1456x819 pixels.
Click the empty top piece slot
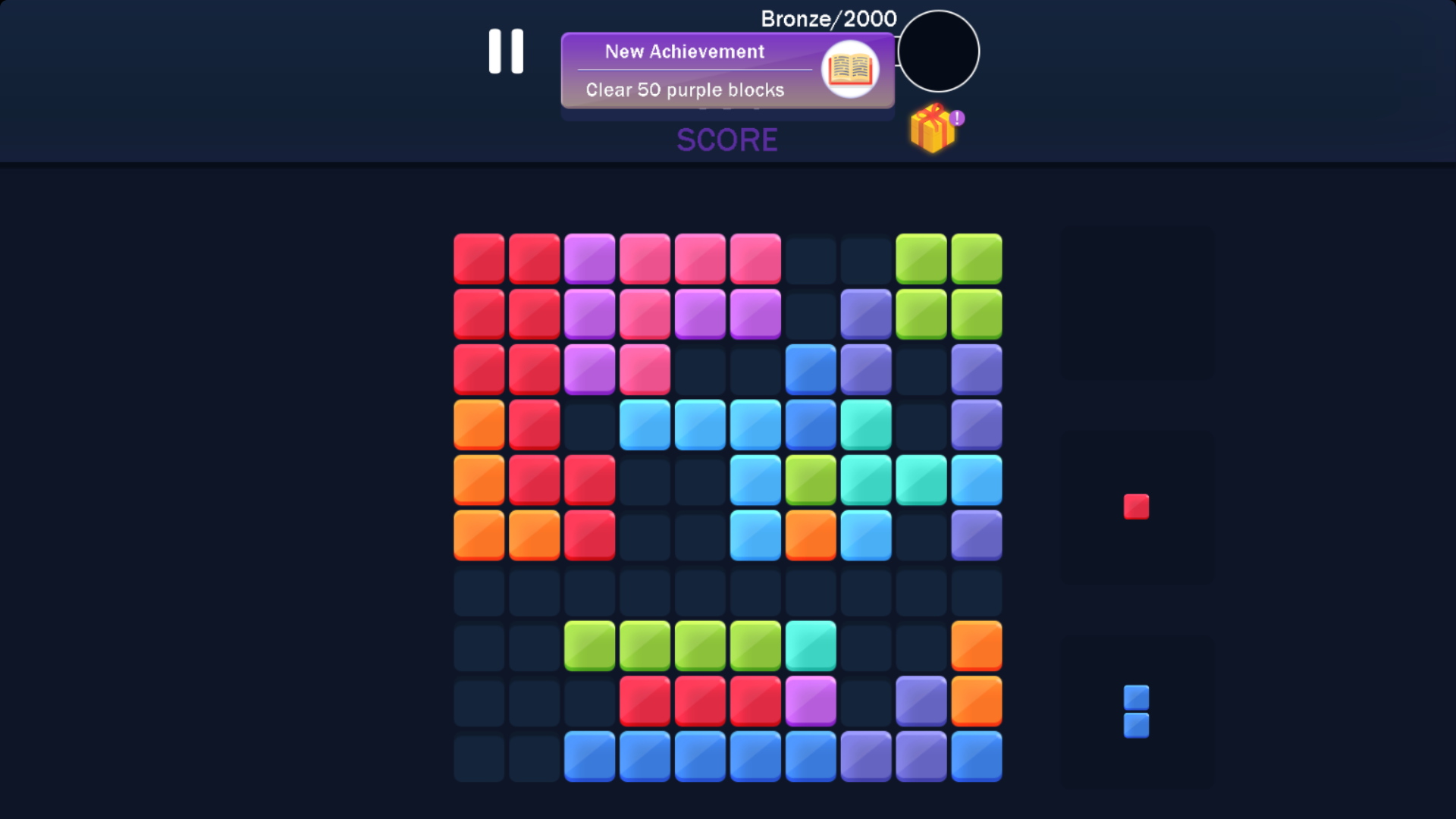coord(1137,303)
